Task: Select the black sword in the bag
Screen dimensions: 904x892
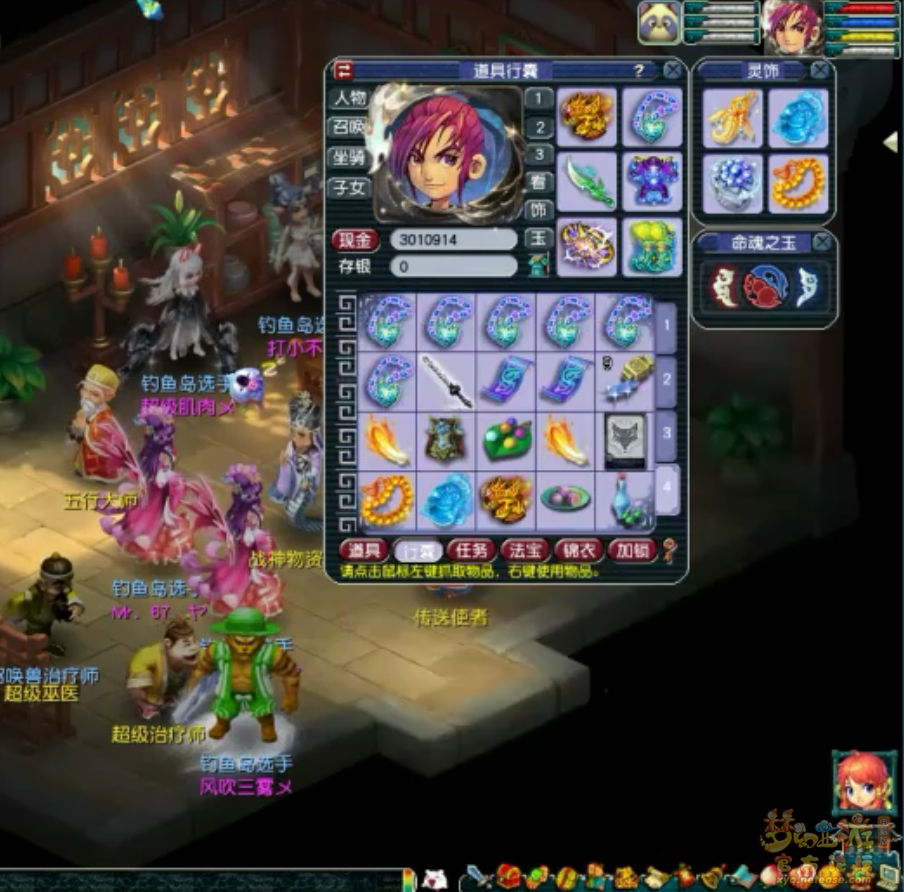Action: point(446,381)
